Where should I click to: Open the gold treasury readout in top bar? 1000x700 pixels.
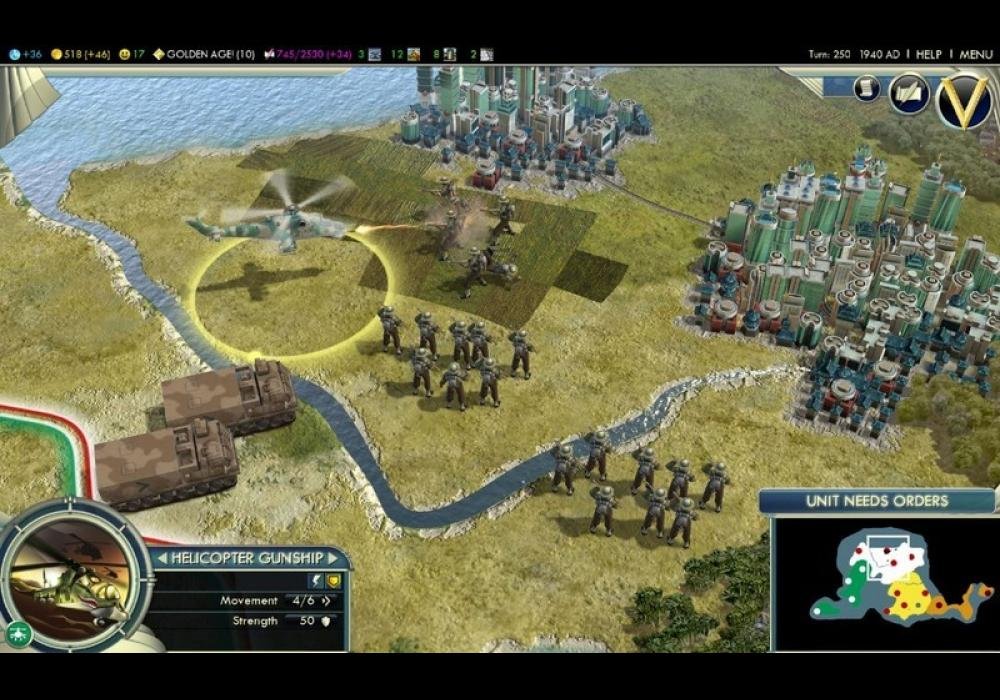(x=82, y=54)
